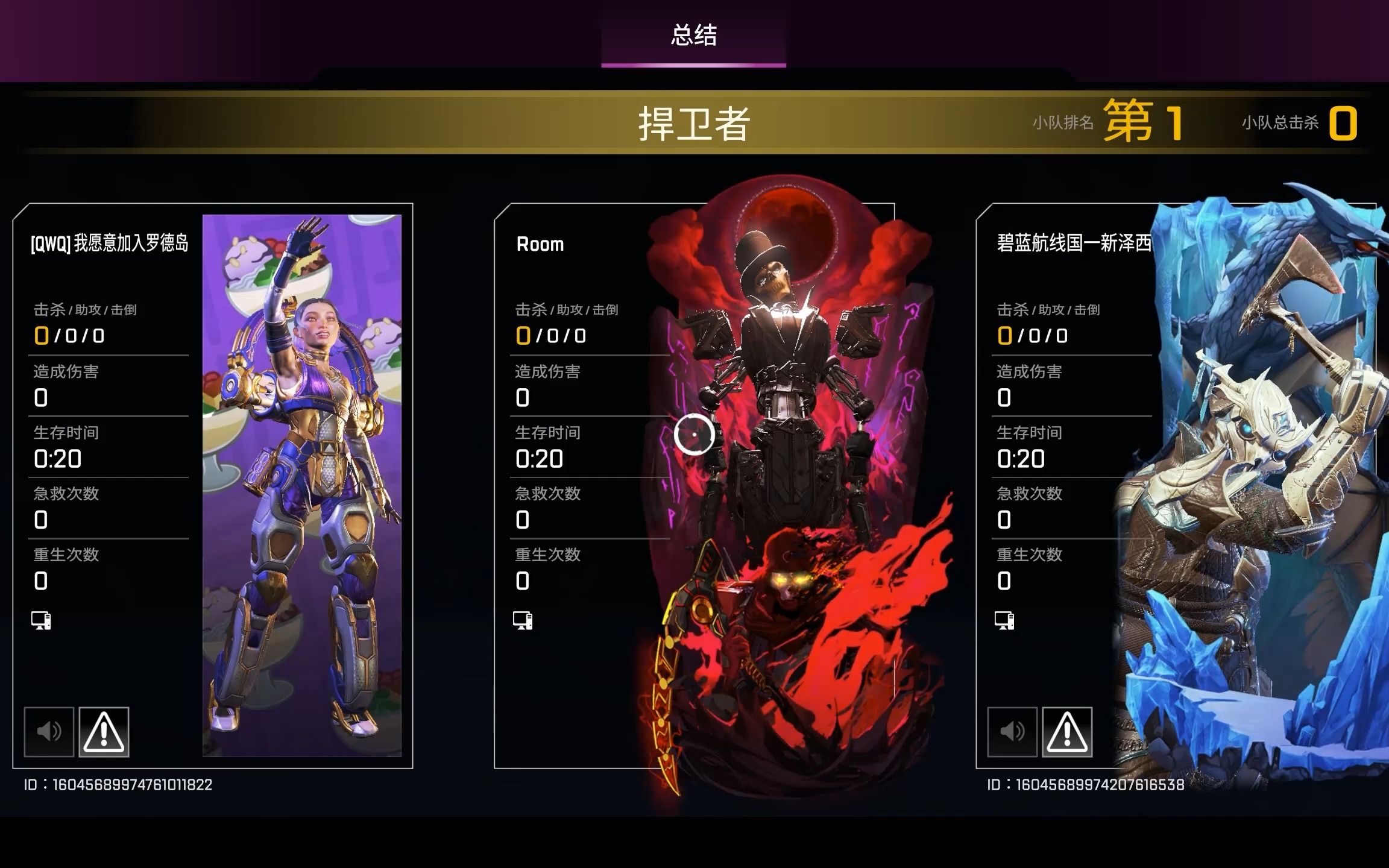
Task: Report player [QWQ] 我愿意加入罗德岛
Action: (x=104, y=732)
